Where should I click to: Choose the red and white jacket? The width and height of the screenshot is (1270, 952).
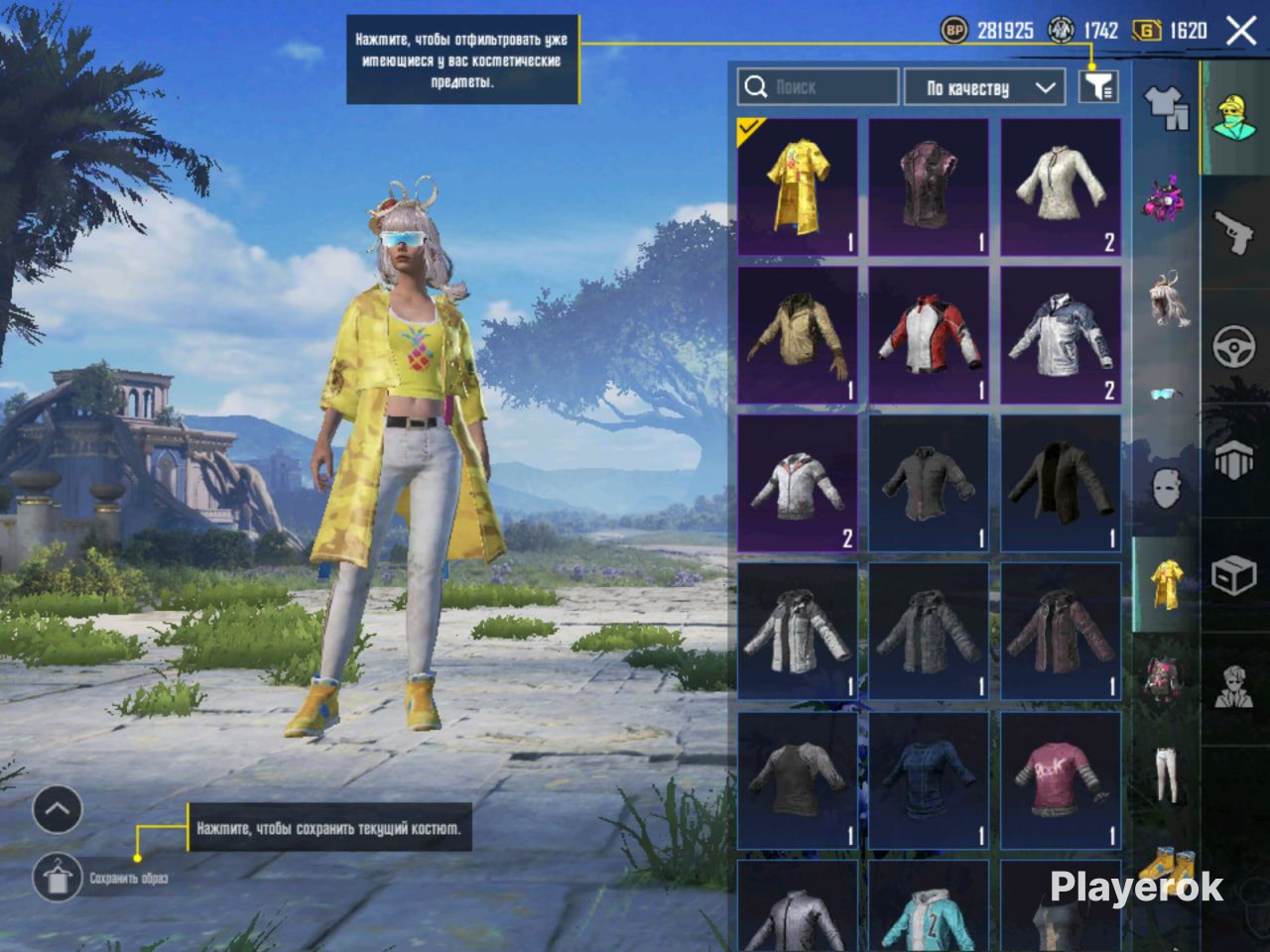pos(929,335)
